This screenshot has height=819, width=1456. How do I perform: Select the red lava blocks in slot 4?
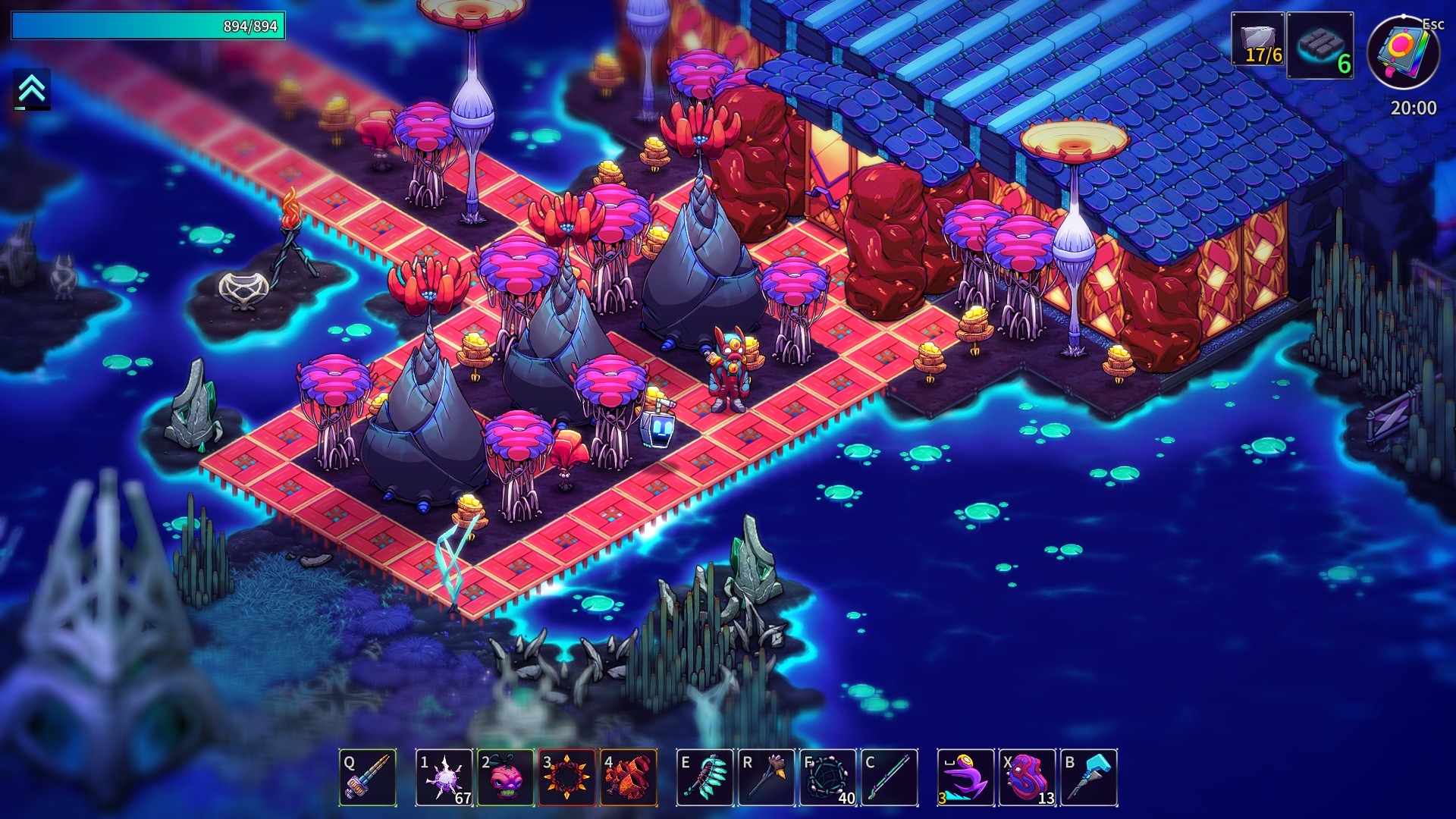629,777
